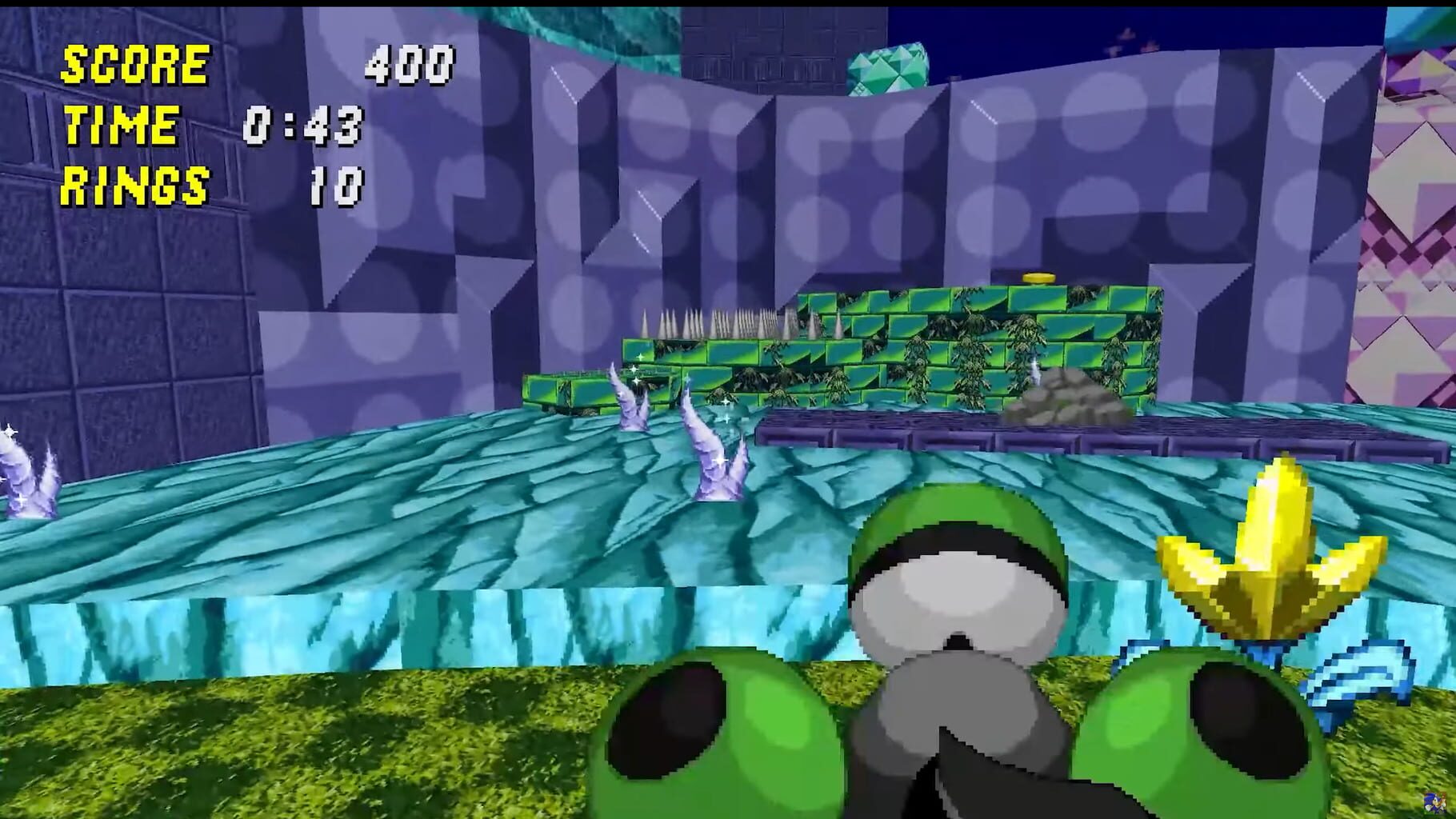Viewport: 1456px width, 819px height.
Task: Select the yellow spring atop the green bricks
Action: pos(1039,279)
